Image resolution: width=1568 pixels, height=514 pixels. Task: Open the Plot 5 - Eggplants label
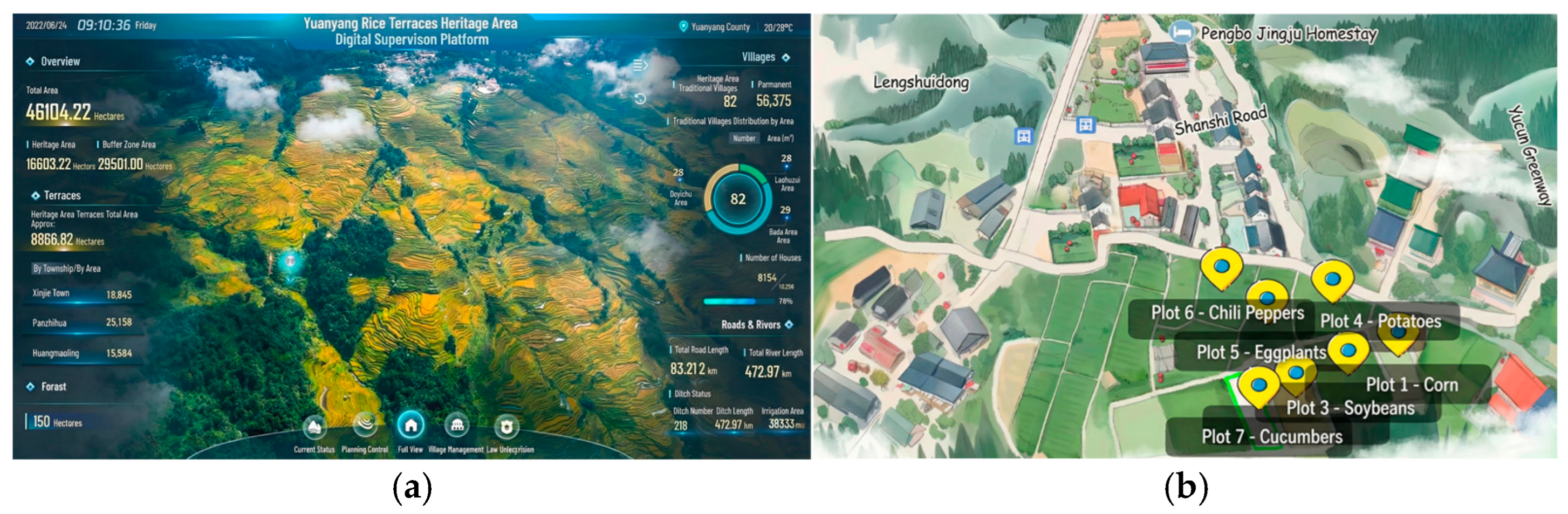(x=1261, y=352)
